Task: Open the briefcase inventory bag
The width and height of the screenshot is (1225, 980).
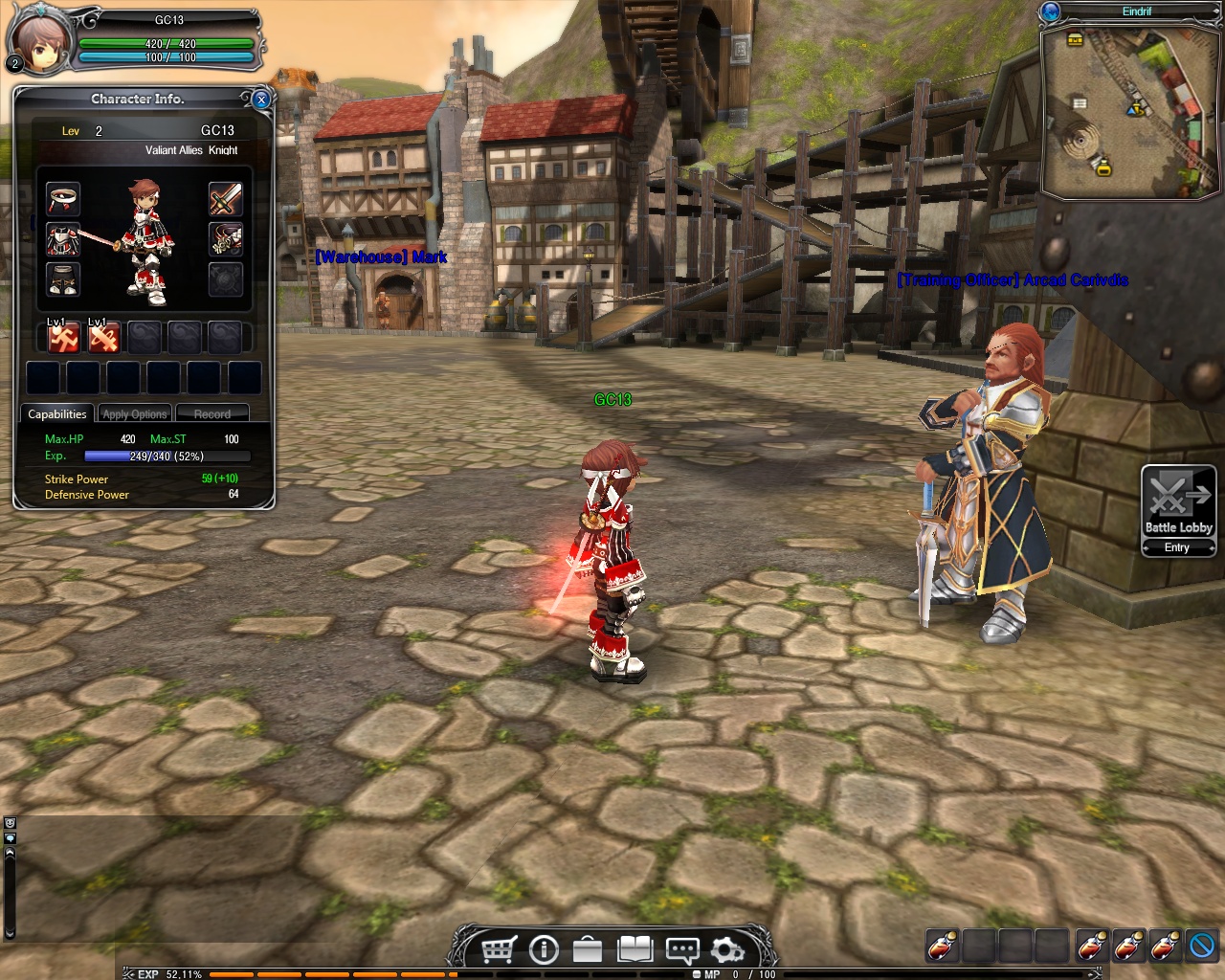Action: (x=588, y=949)
